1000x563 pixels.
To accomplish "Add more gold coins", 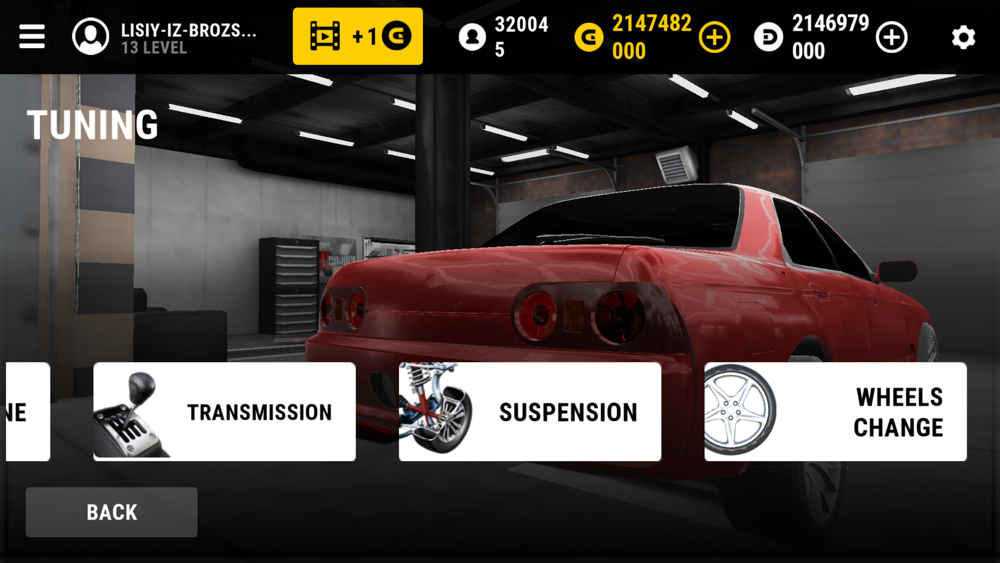I will [714, 38].
